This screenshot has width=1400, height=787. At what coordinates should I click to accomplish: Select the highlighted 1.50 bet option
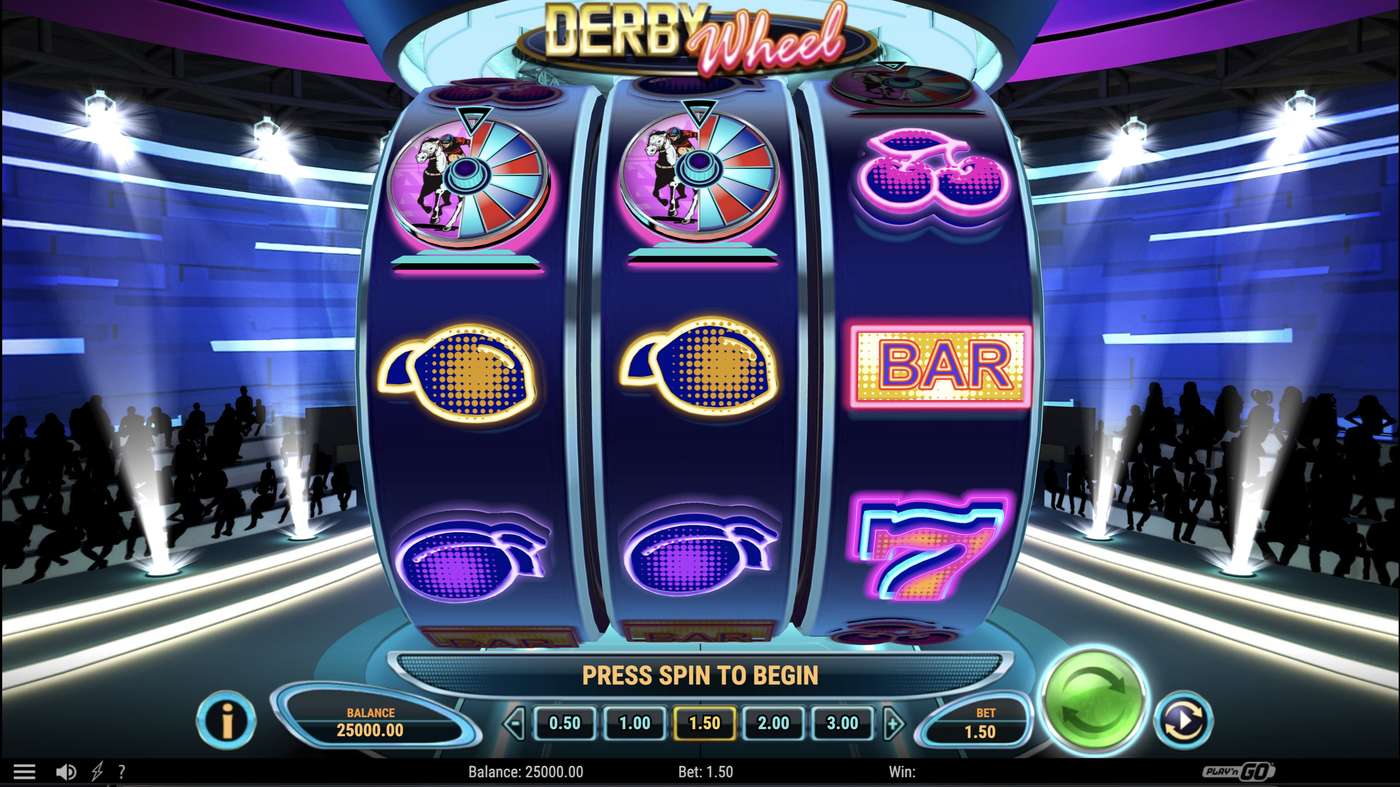pyautogui.click(x=704, y=722)
